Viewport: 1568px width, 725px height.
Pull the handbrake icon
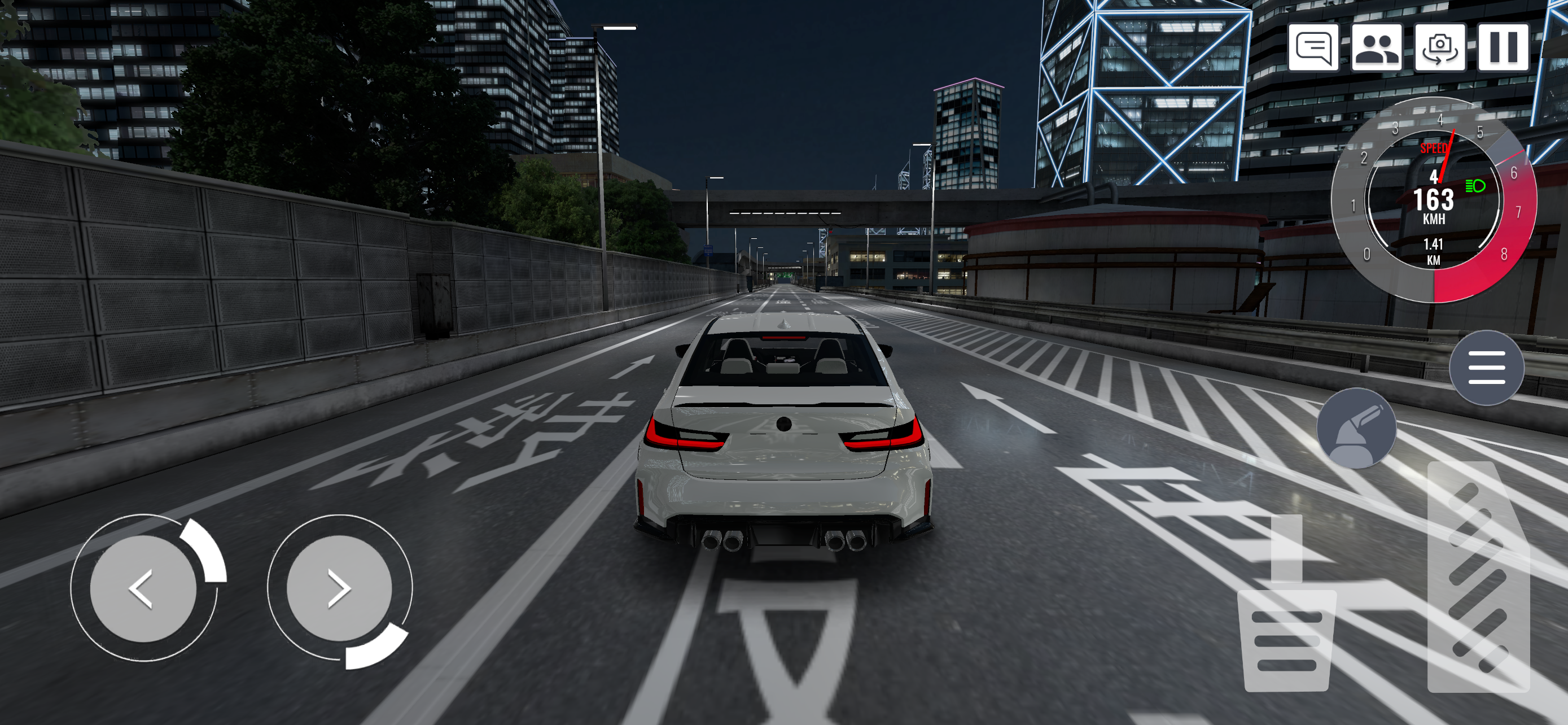[1355, 427]
